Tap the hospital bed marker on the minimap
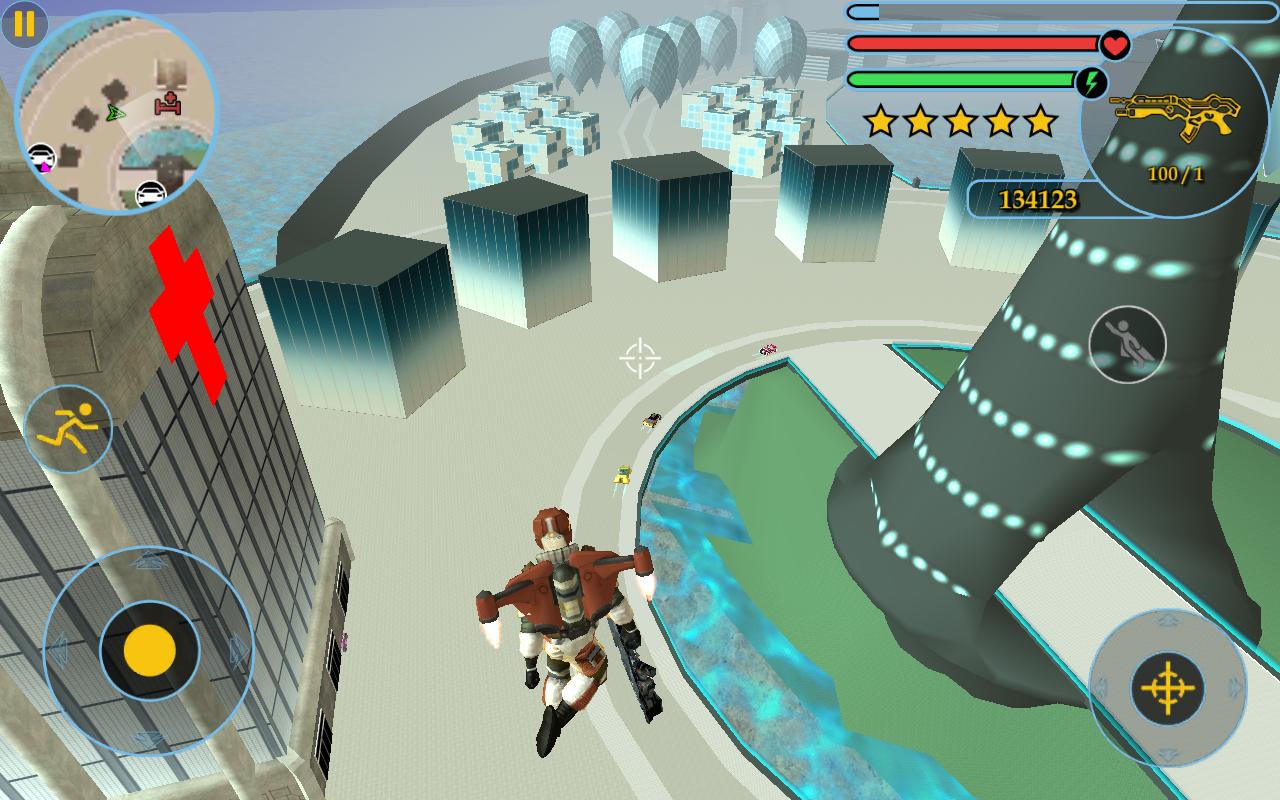 click(x=168, y=104)
